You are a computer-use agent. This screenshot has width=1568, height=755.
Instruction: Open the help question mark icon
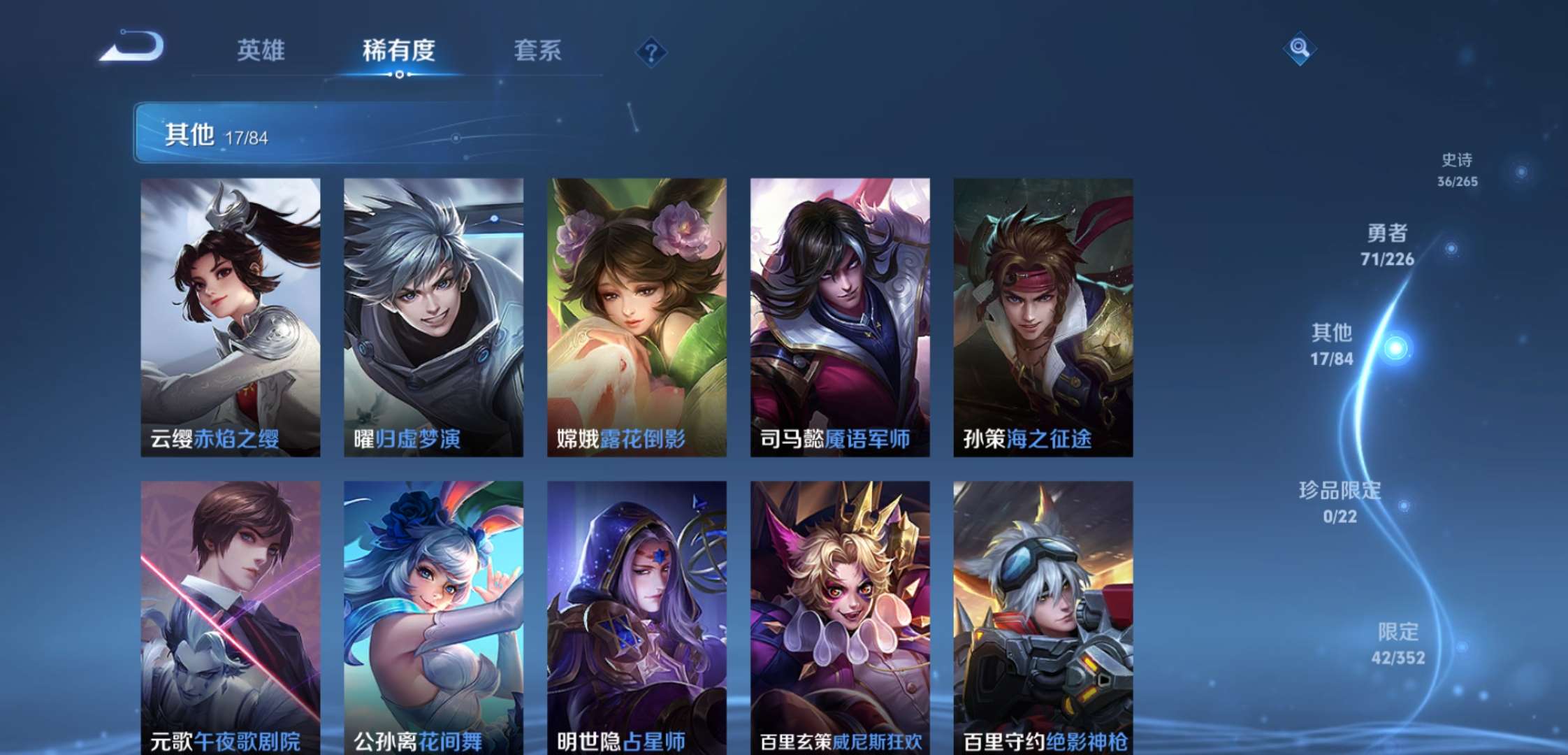point(651,50)
